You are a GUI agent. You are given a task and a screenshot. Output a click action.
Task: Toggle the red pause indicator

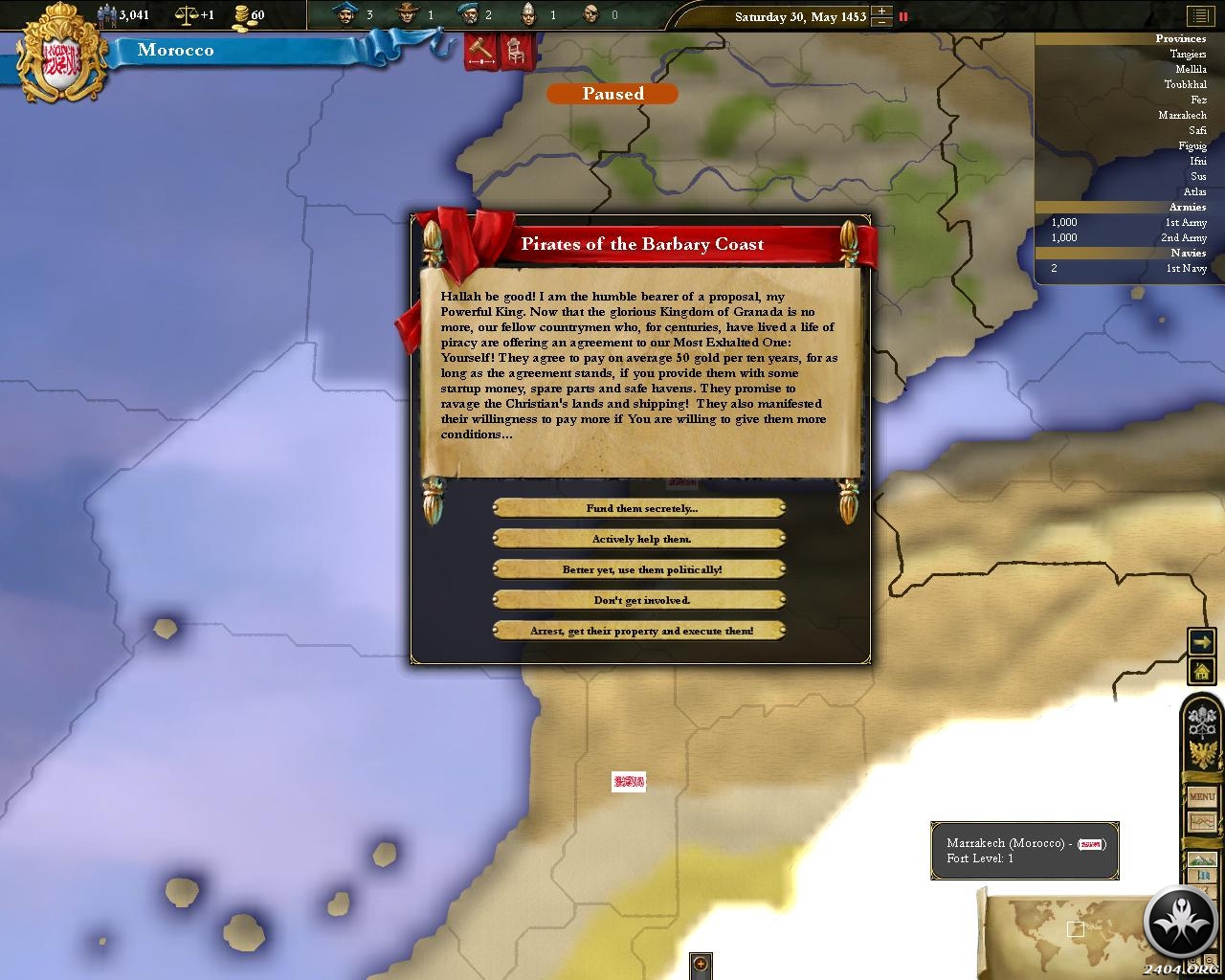point(902,16)
